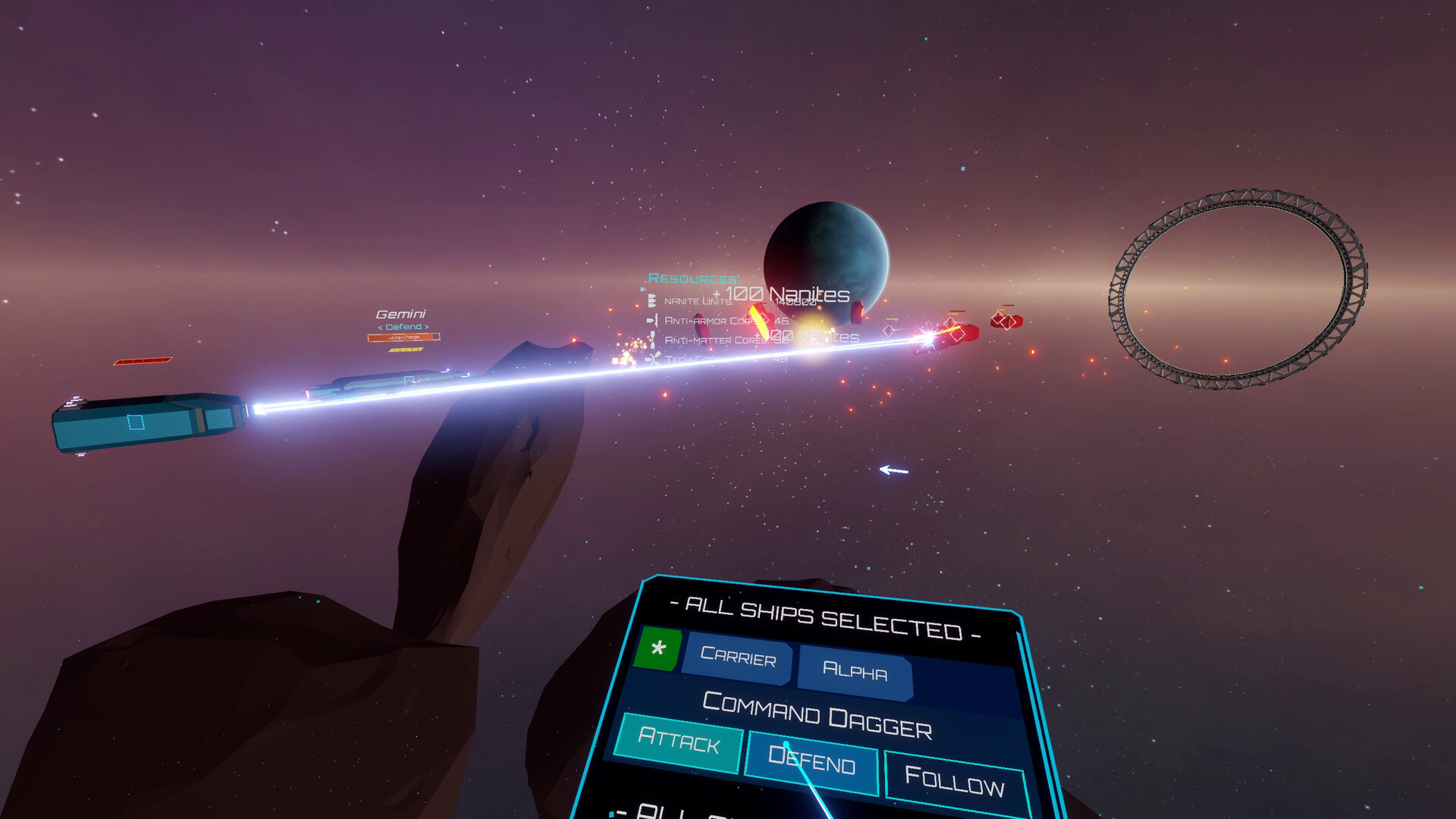Viewport: 1456px width, 819px height.
Task: Click Gemini's Jump Charge progress bar
Action: [x=403, y=337]
